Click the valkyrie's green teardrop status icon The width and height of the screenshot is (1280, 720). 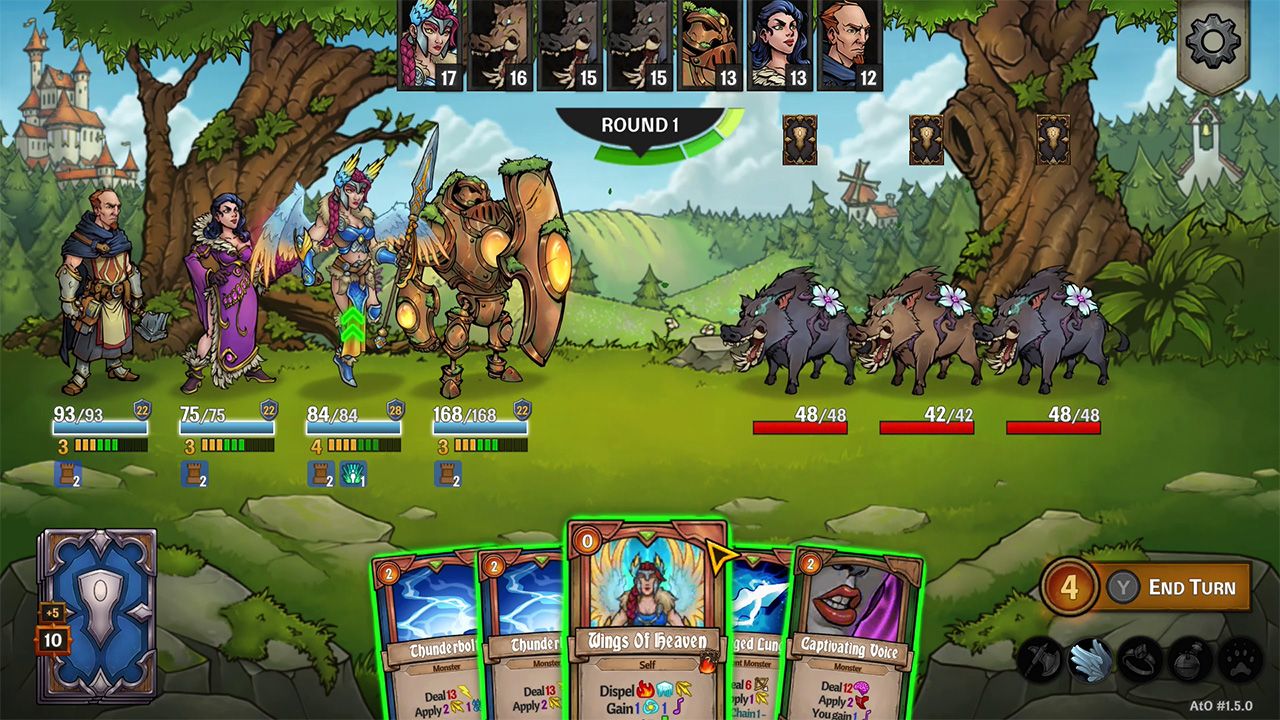[353, 474]
